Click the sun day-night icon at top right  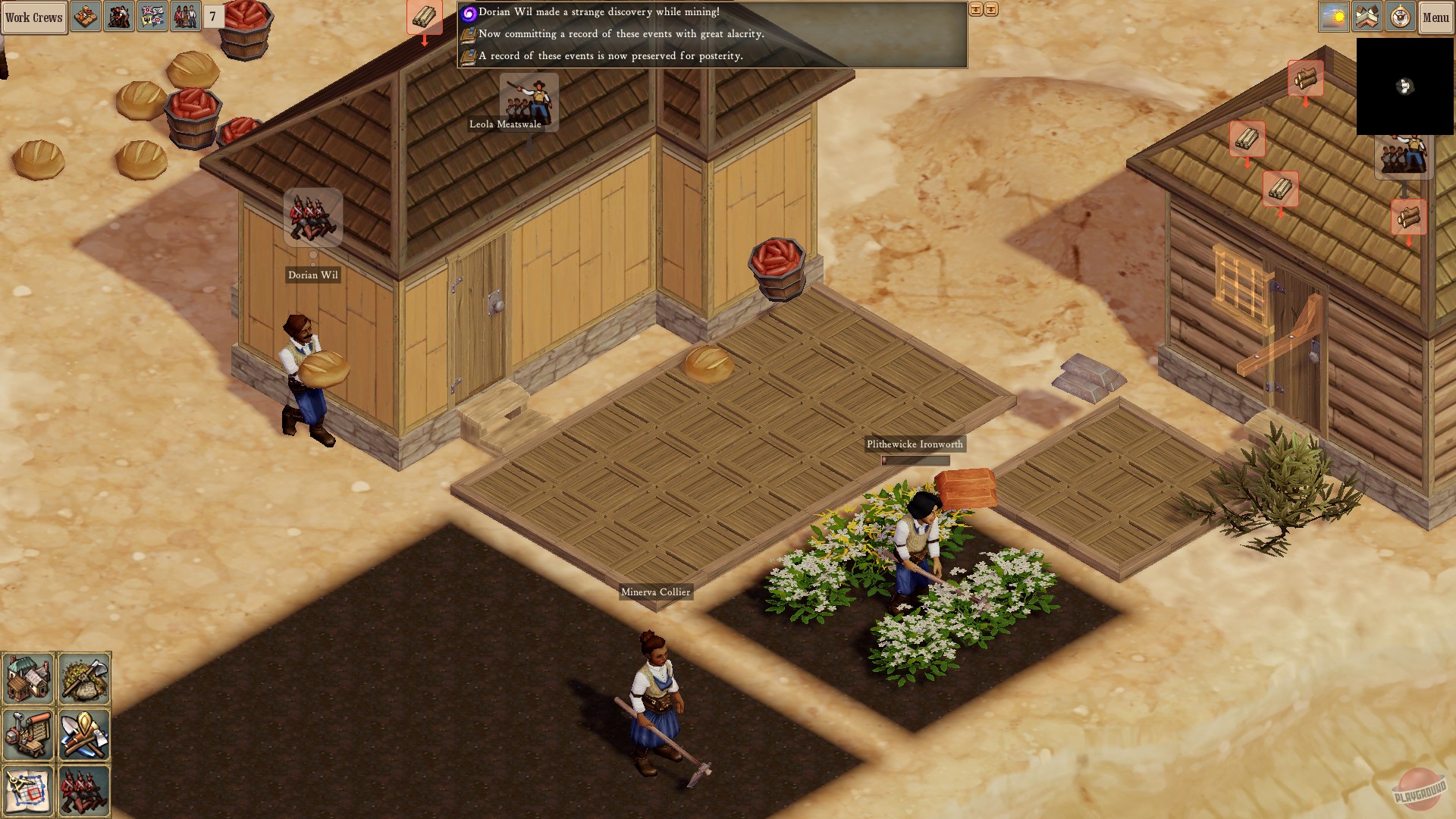pos(1333,15)
